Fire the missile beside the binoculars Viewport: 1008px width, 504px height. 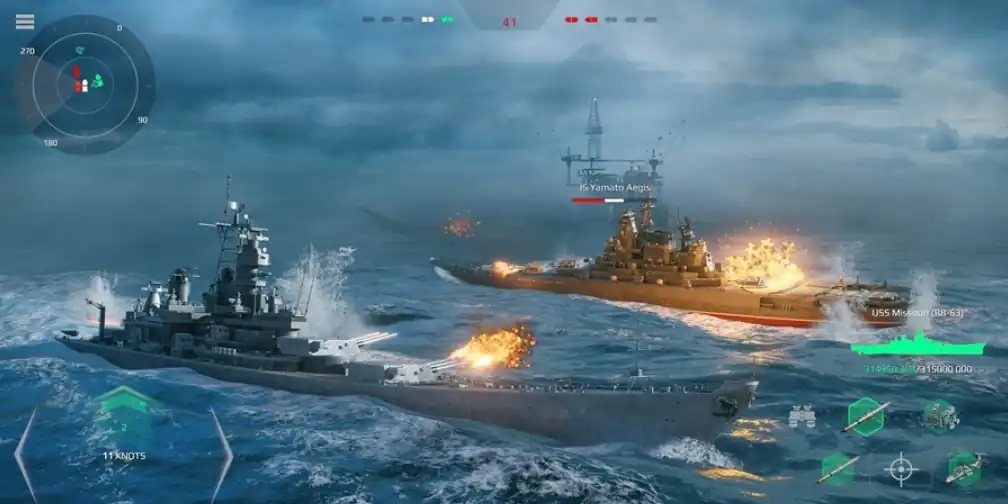point(865,416)
